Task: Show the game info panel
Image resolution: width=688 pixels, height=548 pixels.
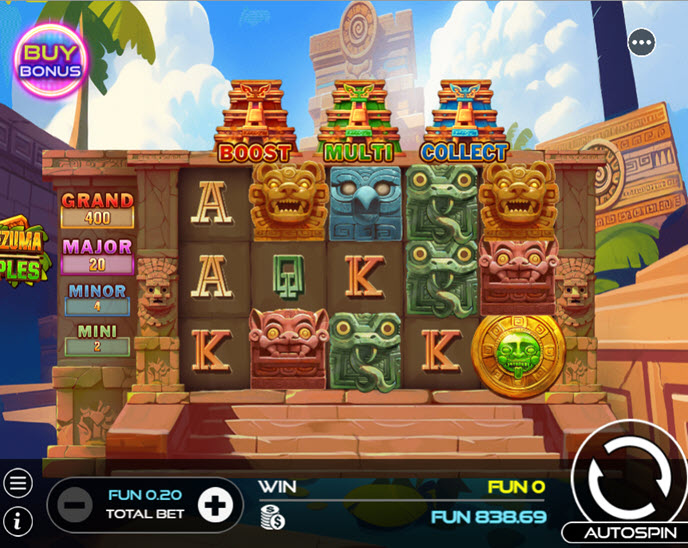Action: coord(18,520)
